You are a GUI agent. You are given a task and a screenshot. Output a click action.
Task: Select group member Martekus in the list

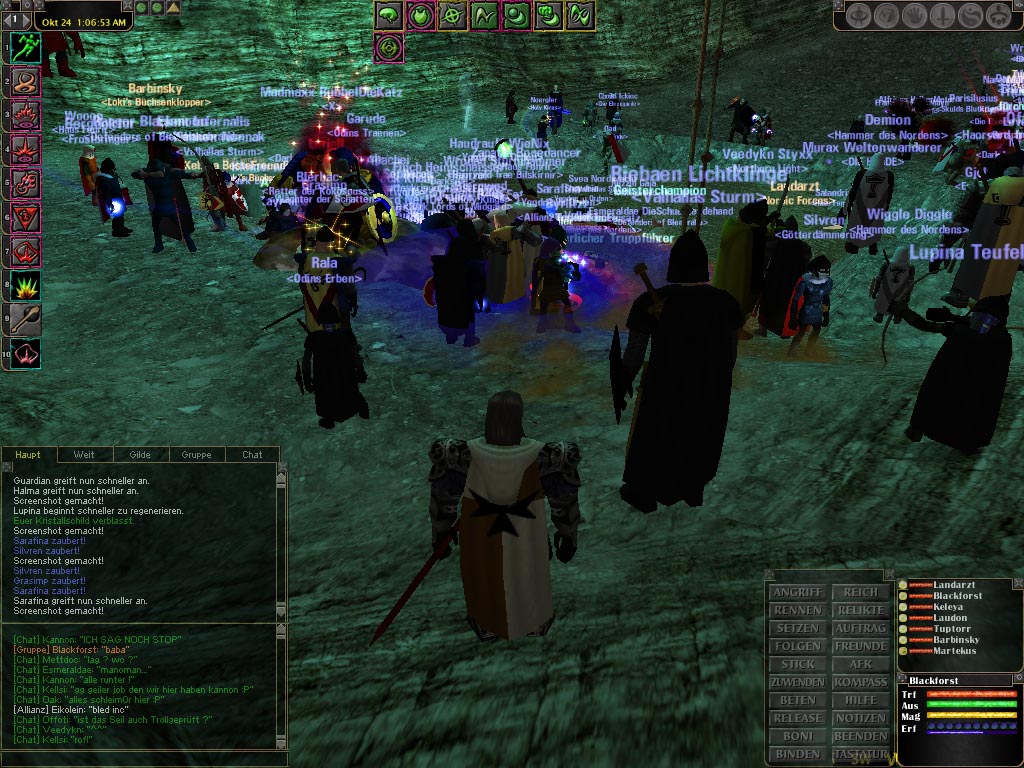tap(955, 651)
